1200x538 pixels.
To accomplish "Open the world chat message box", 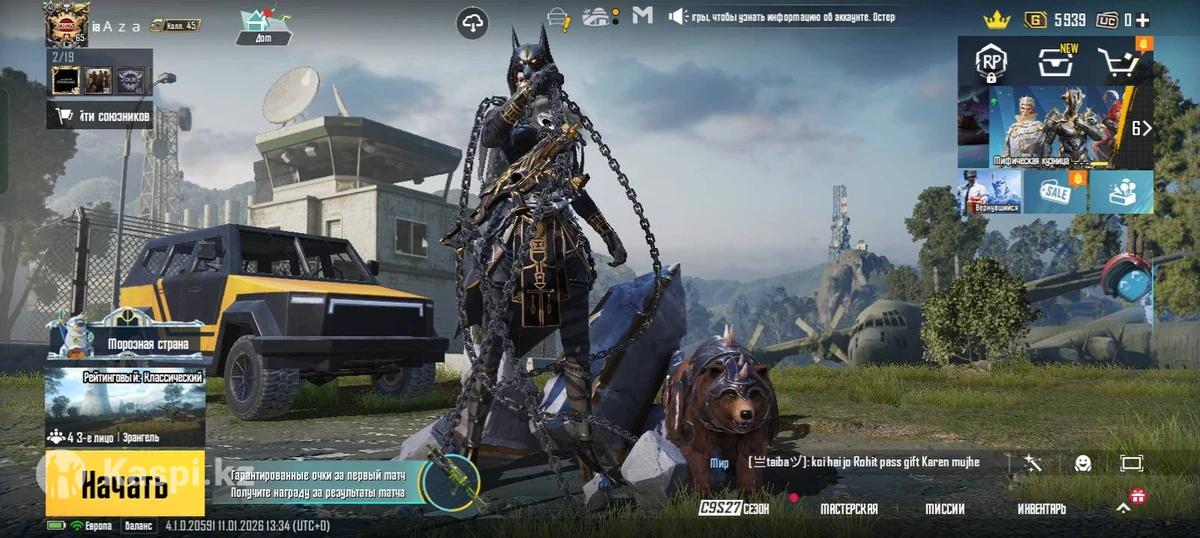I will (864, 462).
